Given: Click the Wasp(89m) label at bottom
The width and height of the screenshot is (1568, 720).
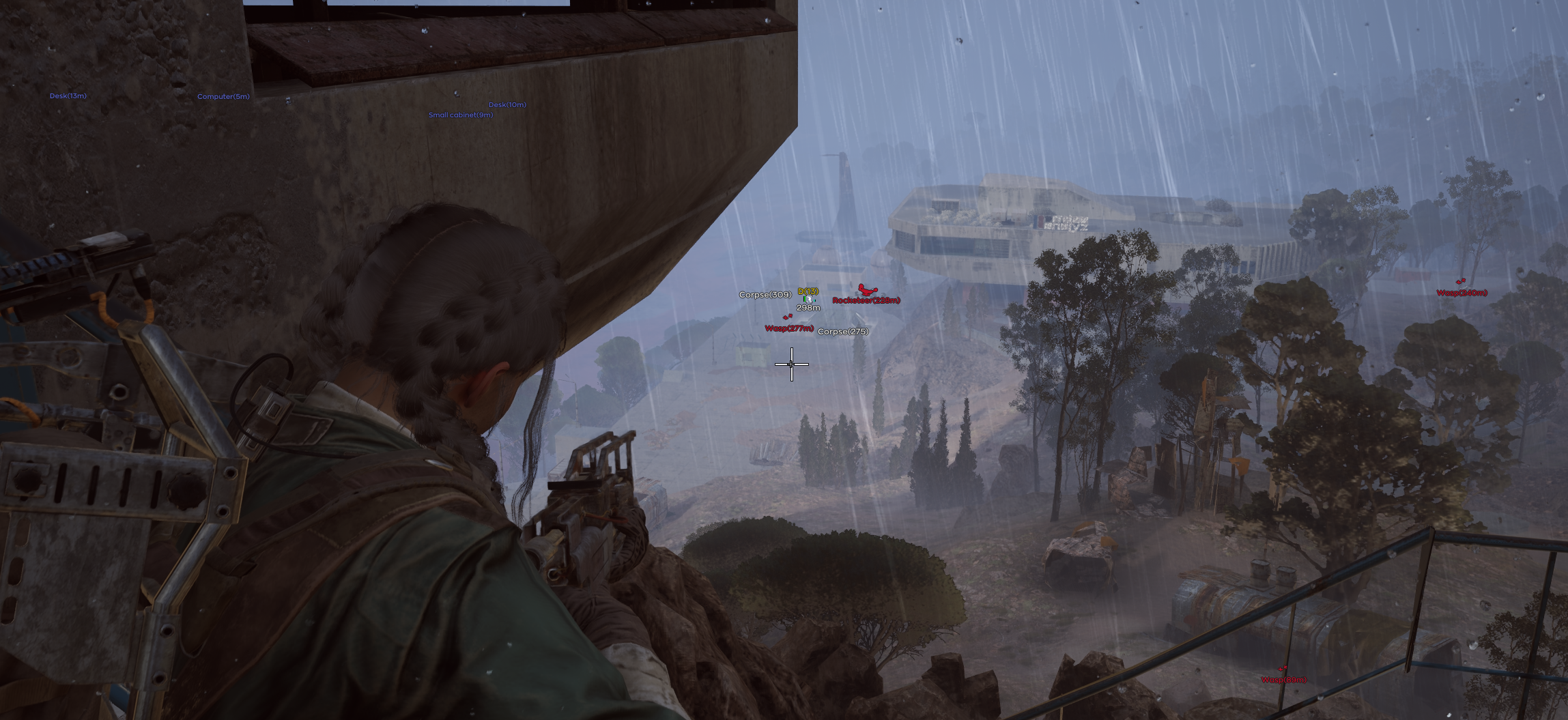Looking at the screenshot, I should (1283, 680).
